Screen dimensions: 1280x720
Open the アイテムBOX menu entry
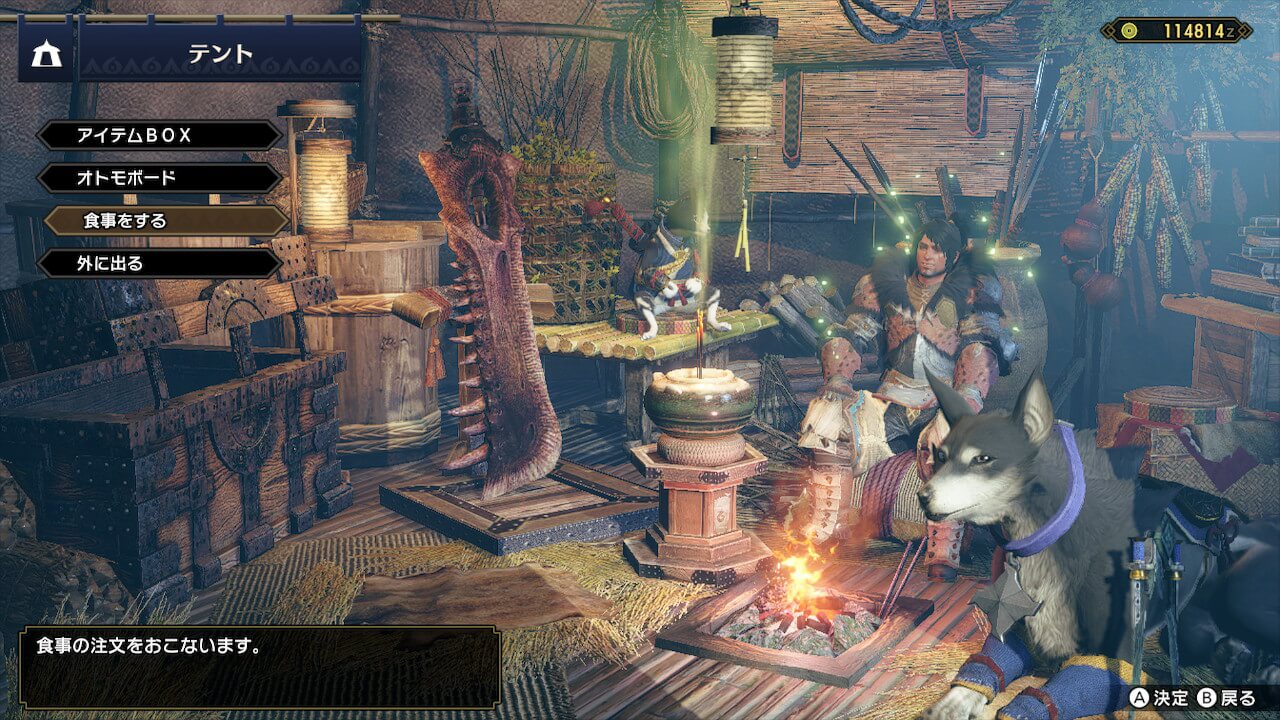[x=160, y=135]
